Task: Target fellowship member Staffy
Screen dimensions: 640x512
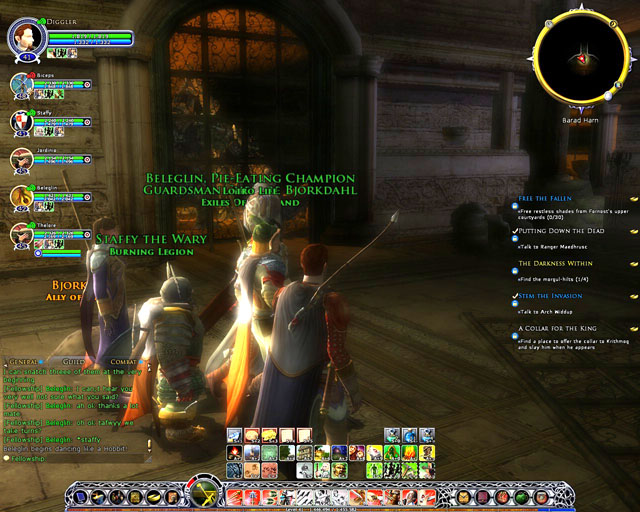Action: pyautogui.click(x=22, y=122)
